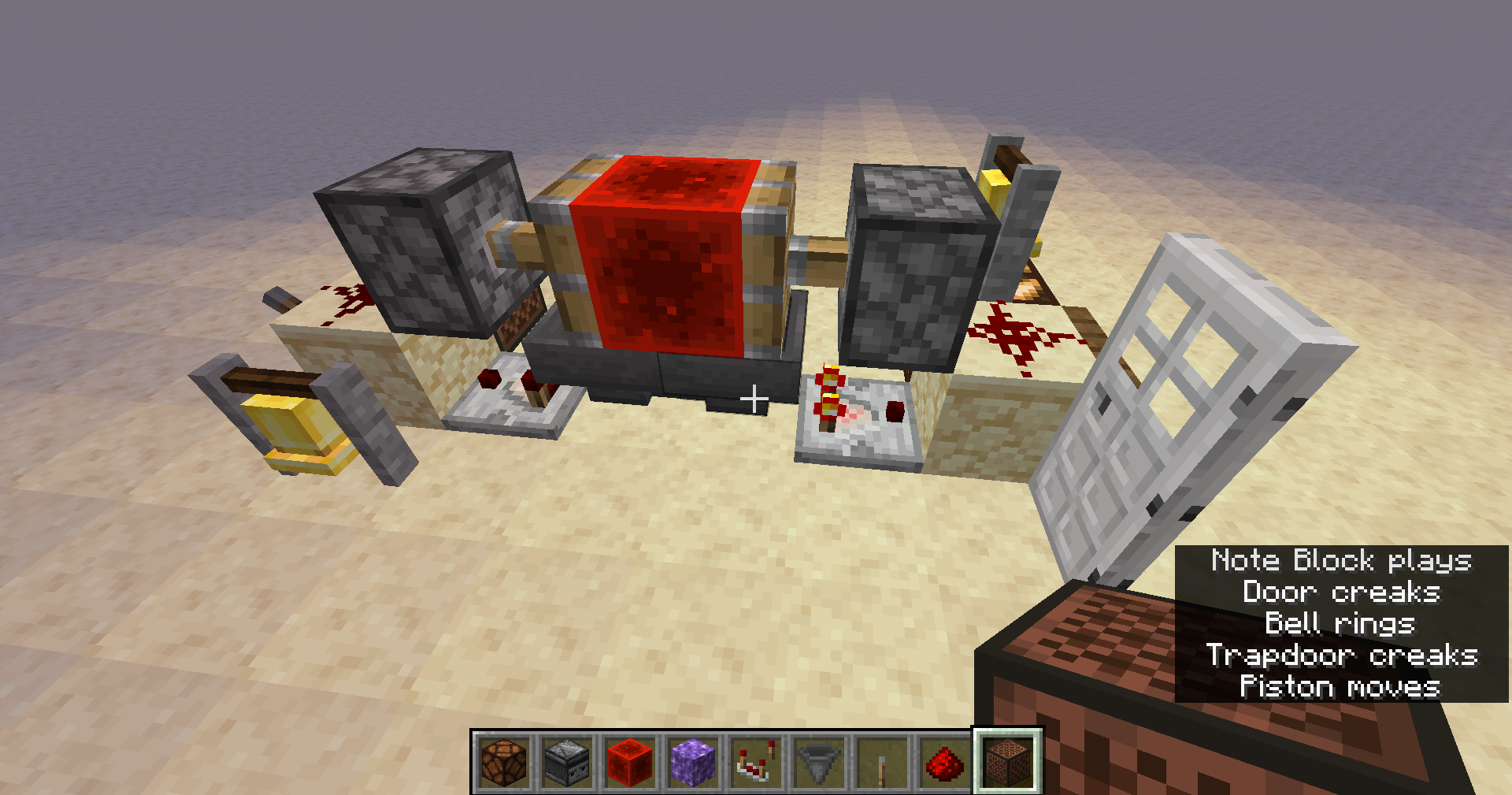Select the redstone comparator hotbar slot
This screenshot has height=795, width=1512.
point(756,762)
